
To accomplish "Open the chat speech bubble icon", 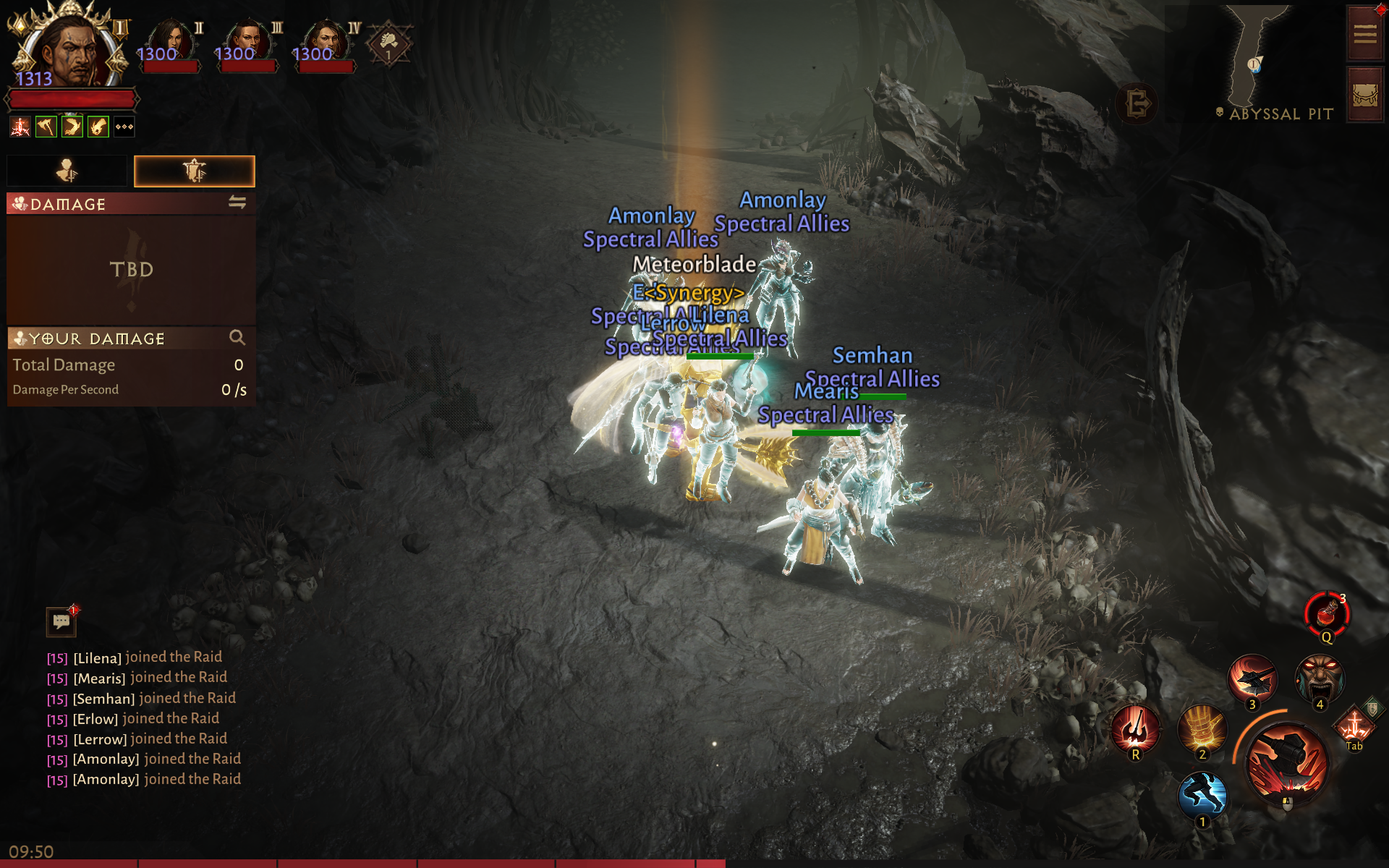I will pyautogui.click(x=61, y=621).
